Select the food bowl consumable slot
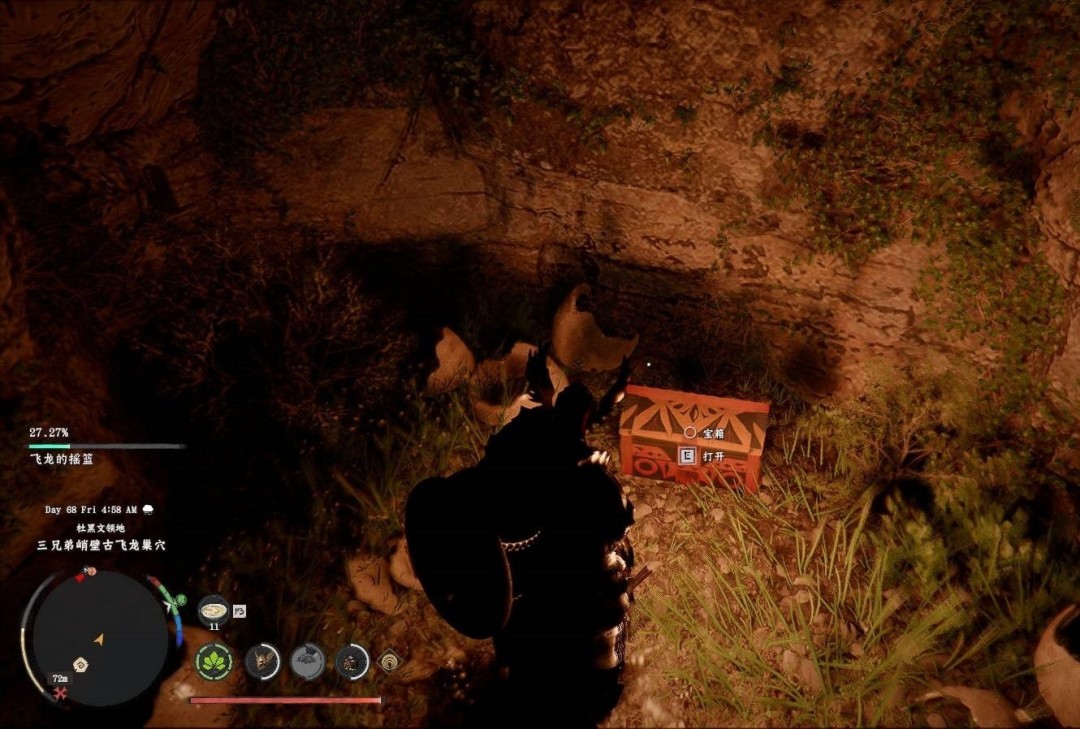The height and width of the screenshot is (729, 1080). (x=213, y=608)
